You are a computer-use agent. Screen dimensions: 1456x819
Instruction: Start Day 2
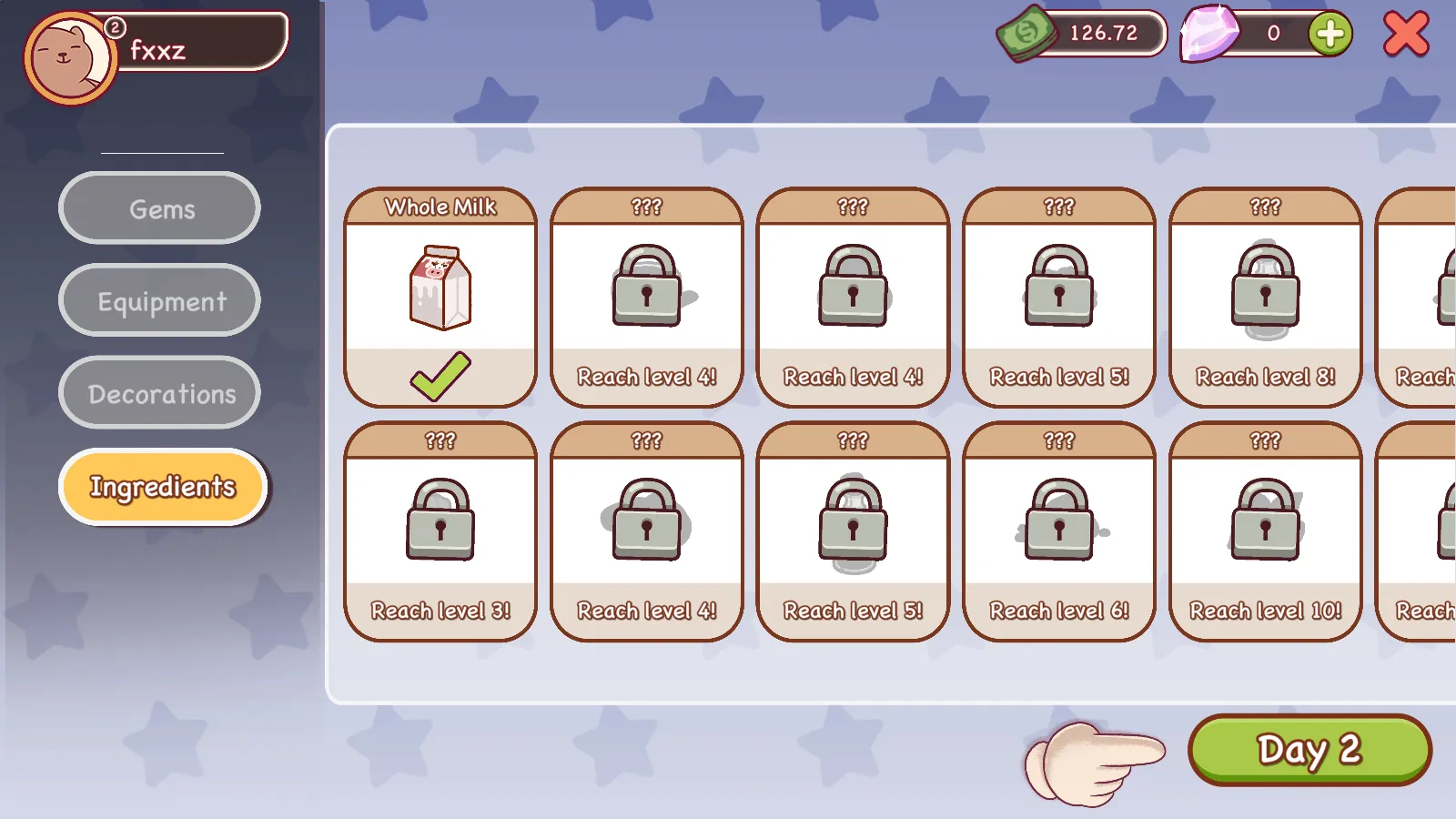[x=1309, y=749]
